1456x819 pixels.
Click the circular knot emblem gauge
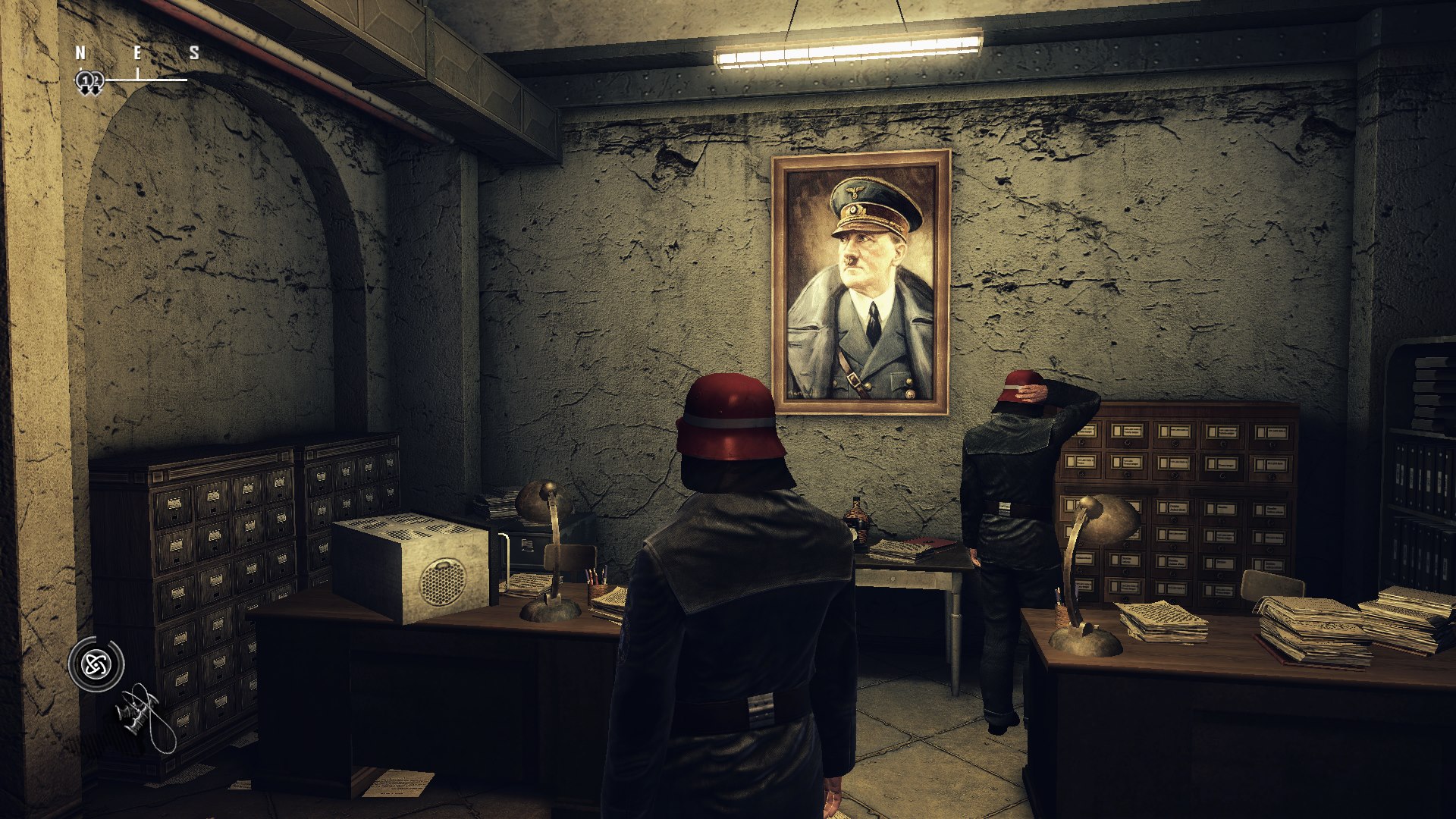[96, 665]
